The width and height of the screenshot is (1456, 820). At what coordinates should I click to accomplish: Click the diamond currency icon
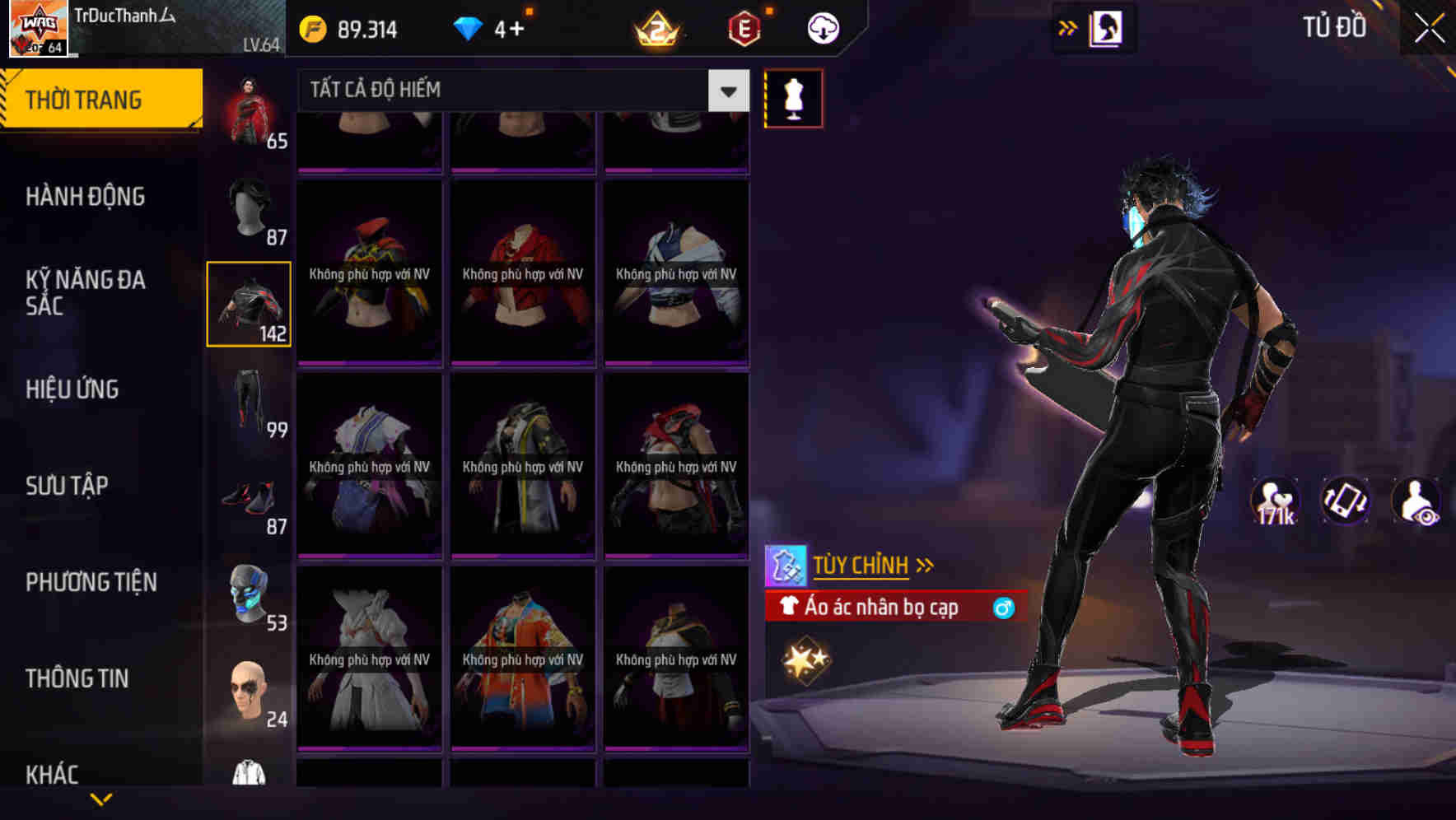pyautogui.click(x=469, y=29)
